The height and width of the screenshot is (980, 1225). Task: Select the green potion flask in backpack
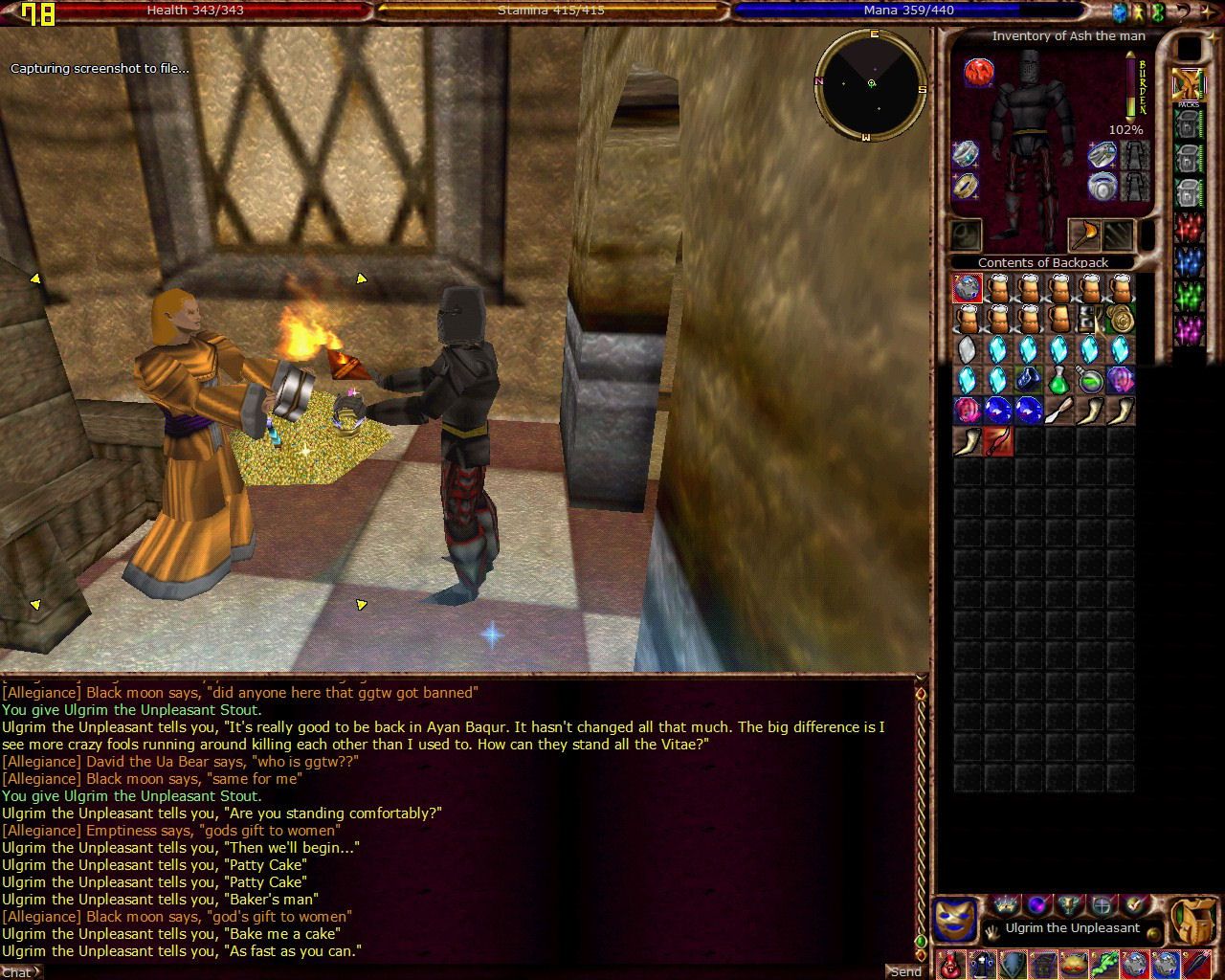[x=1058, y=381]
